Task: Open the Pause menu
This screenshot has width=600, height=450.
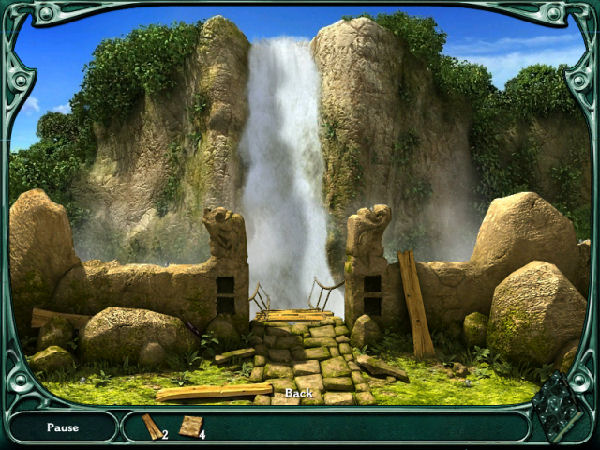Action: [x=63, y=427]
